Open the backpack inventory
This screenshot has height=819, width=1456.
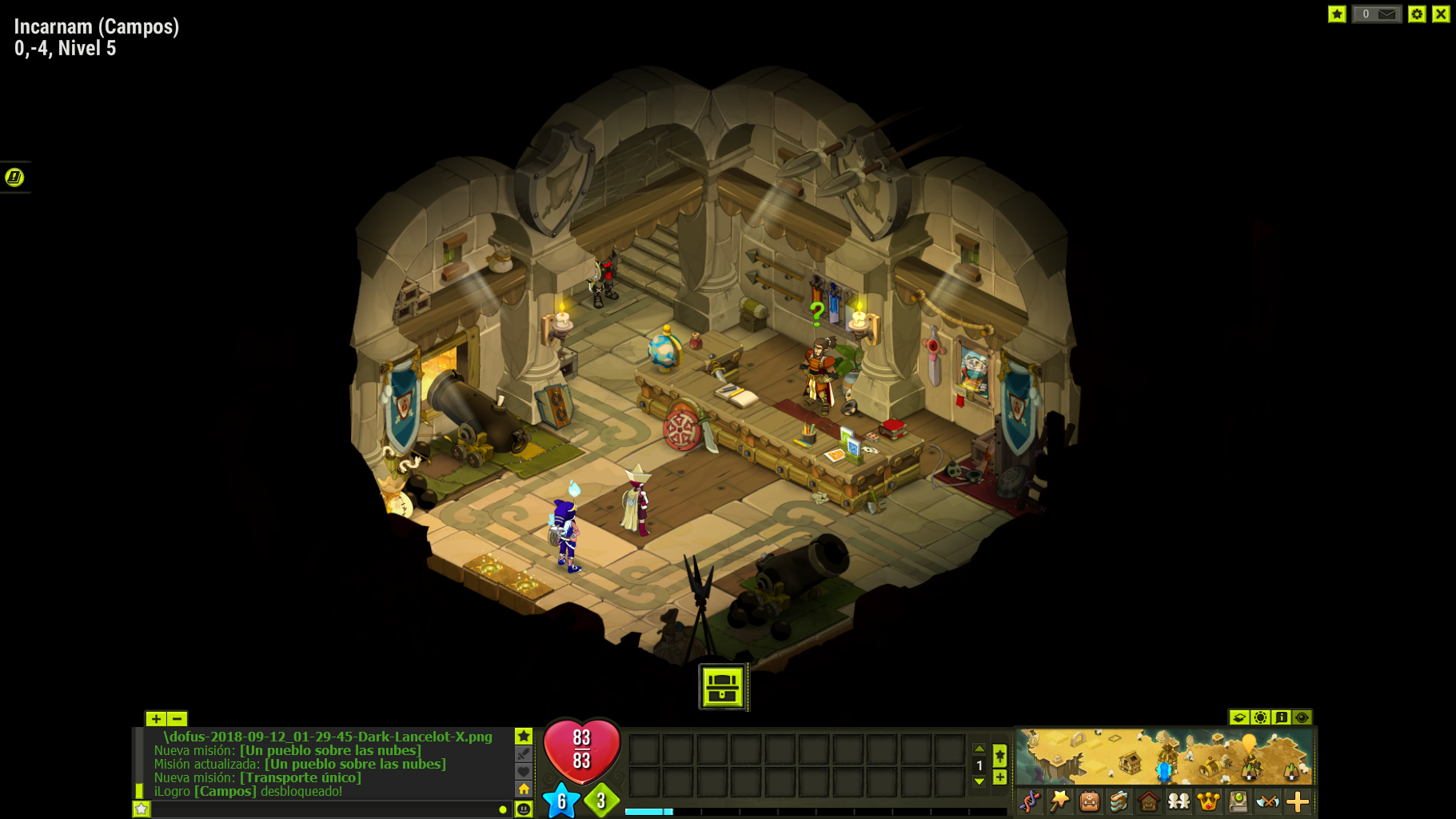pyautogui.click(x=1089, y=801)
